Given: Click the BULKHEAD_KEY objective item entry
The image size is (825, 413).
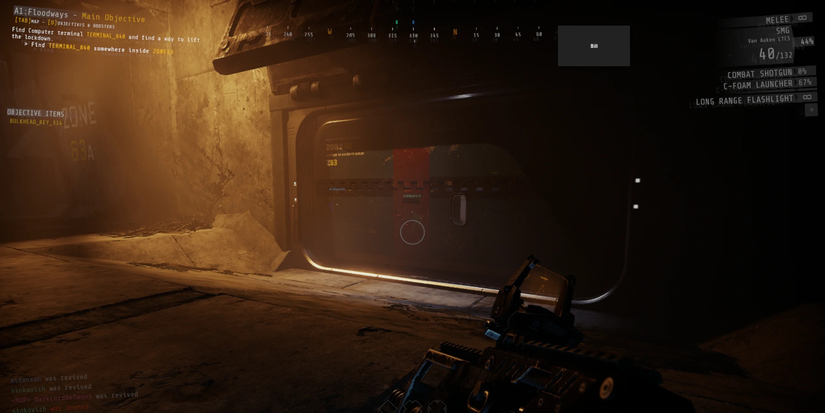Looking at the screenshot, I should coord(36,122).
